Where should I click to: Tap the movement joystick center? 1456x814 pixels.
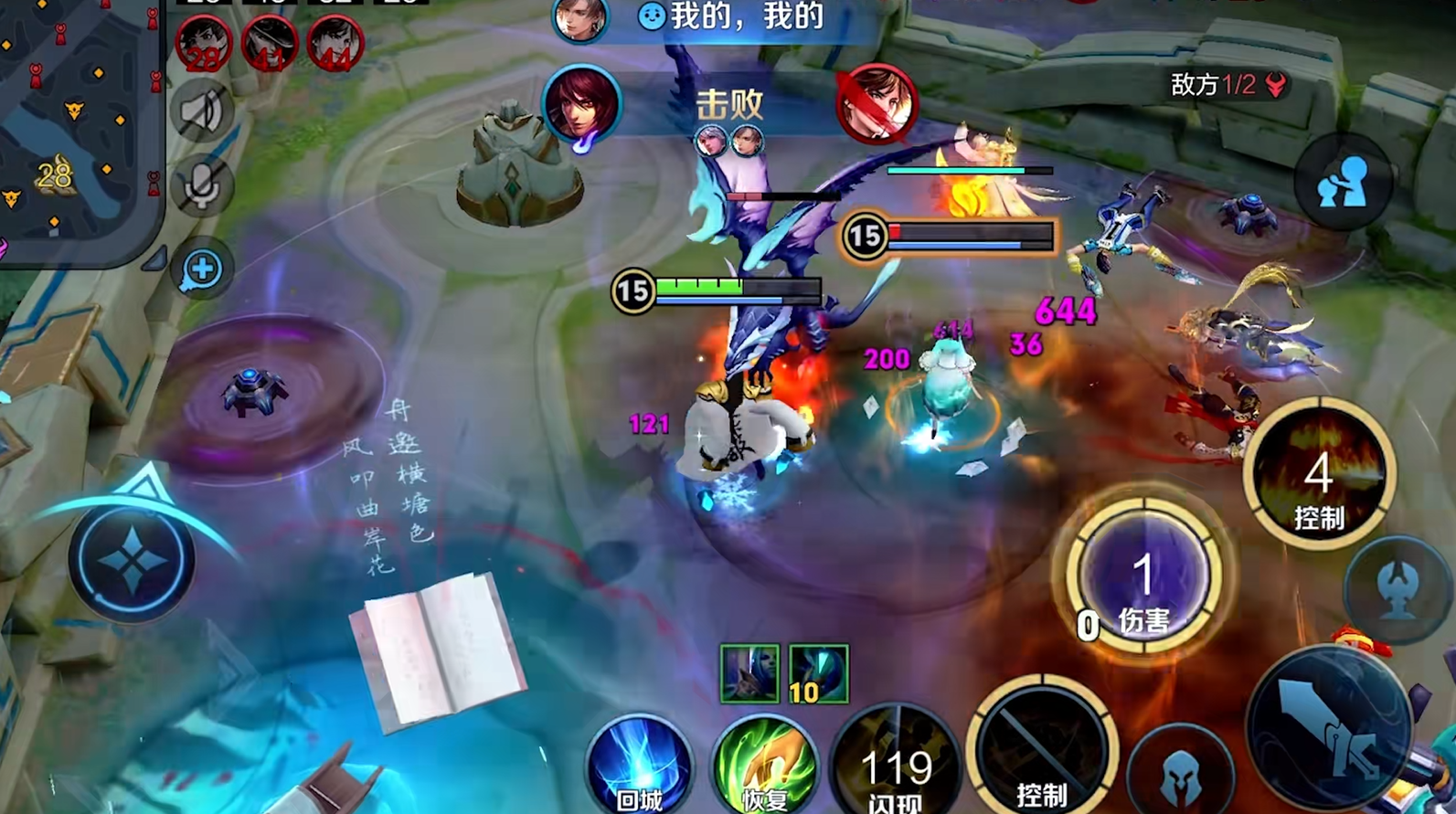click(132, 562)
